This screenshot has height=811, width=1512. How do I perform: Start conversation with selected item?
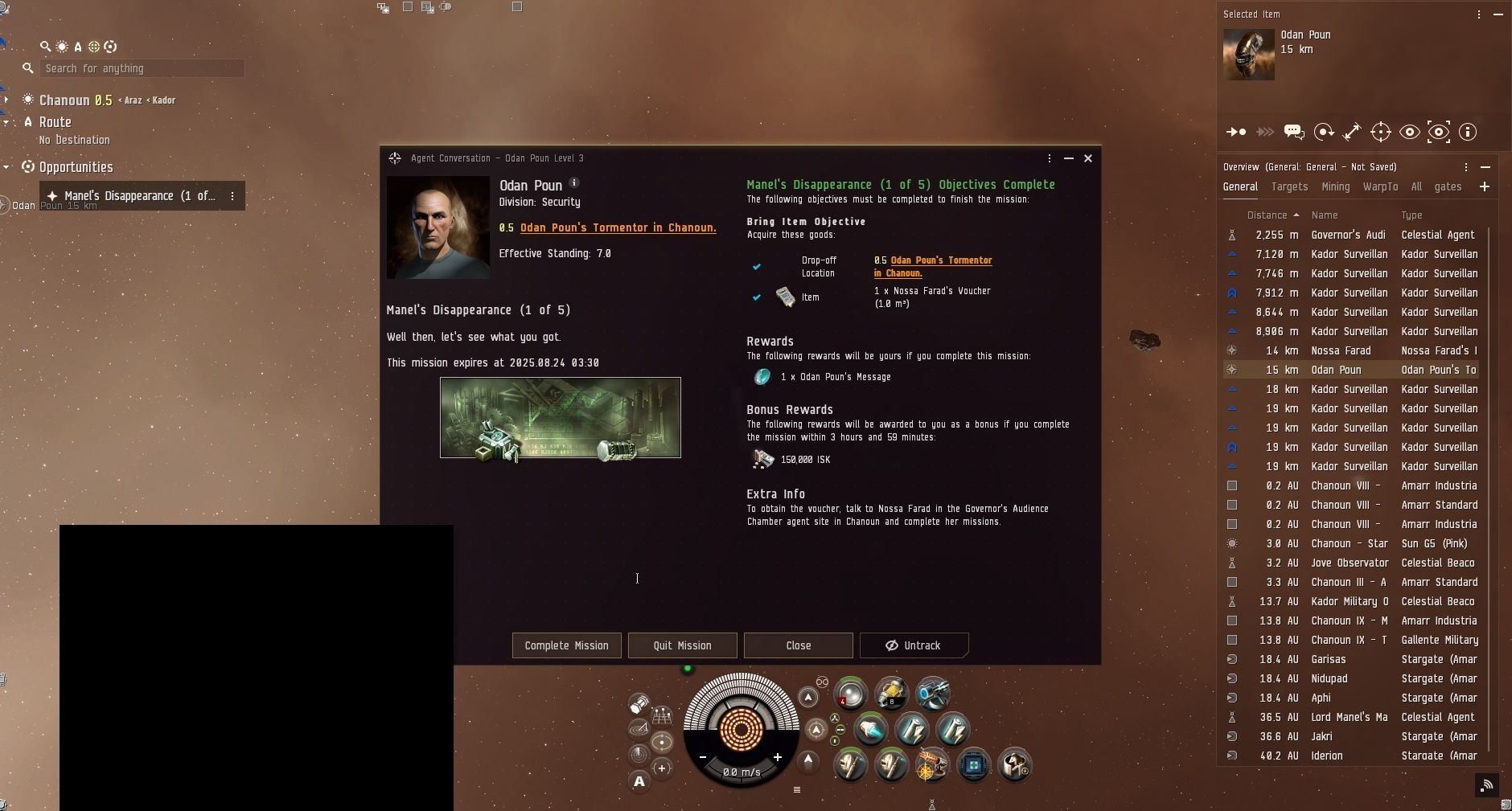tap(1294, 132)
